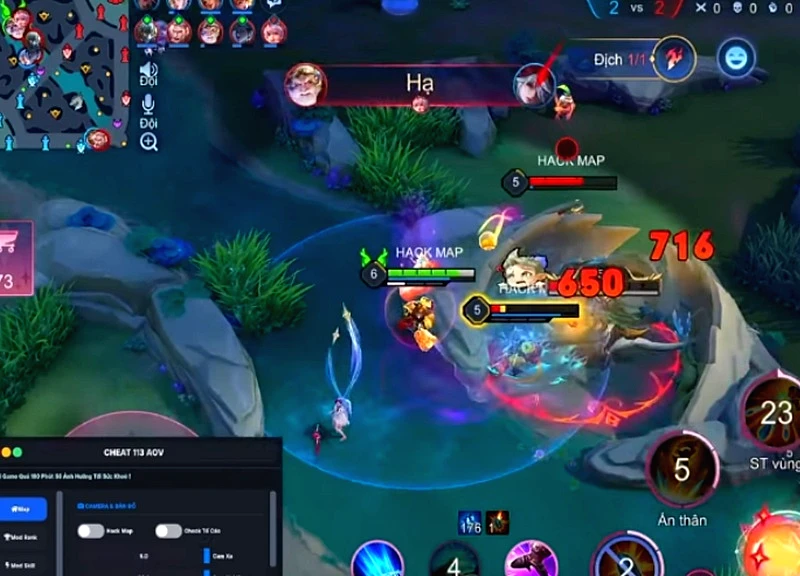The width and height of the screenshot is (800, 576).
Task: Open the Mod Skill tab
Action: pyautogui.click(x=22, y=565)
